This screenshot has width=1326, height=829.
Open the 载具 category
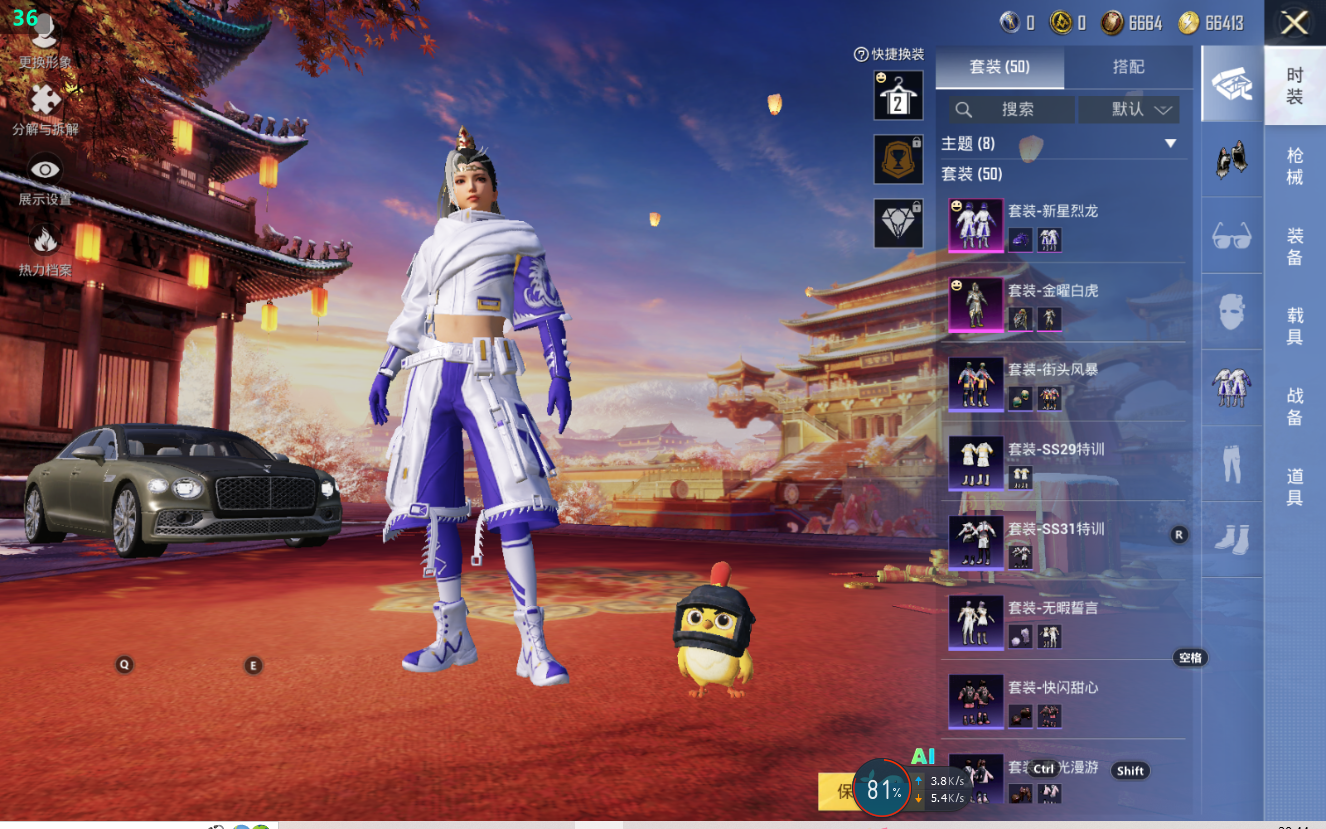(1294, 326)
